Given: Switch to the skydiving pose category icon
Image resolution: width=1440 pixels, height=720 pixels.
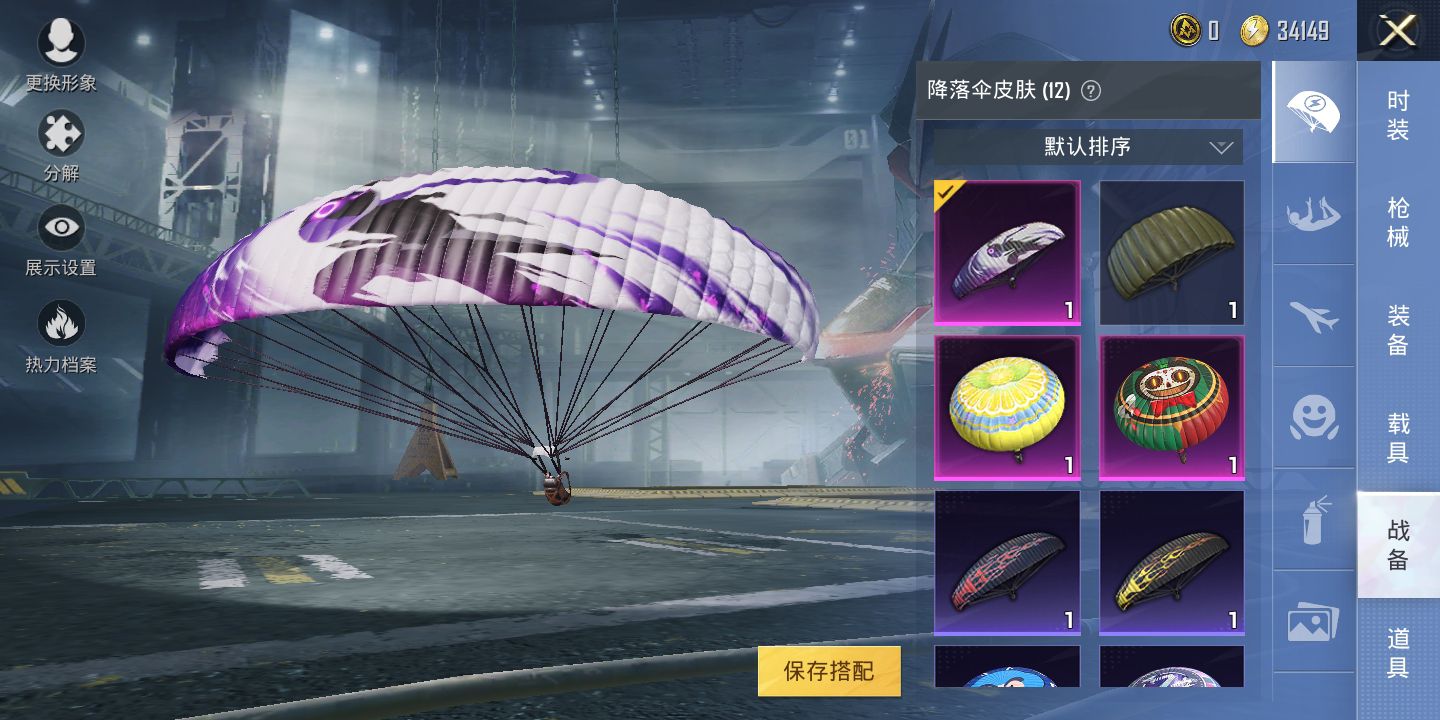Looking at the screenshot, I should [x=1312, y=212].
